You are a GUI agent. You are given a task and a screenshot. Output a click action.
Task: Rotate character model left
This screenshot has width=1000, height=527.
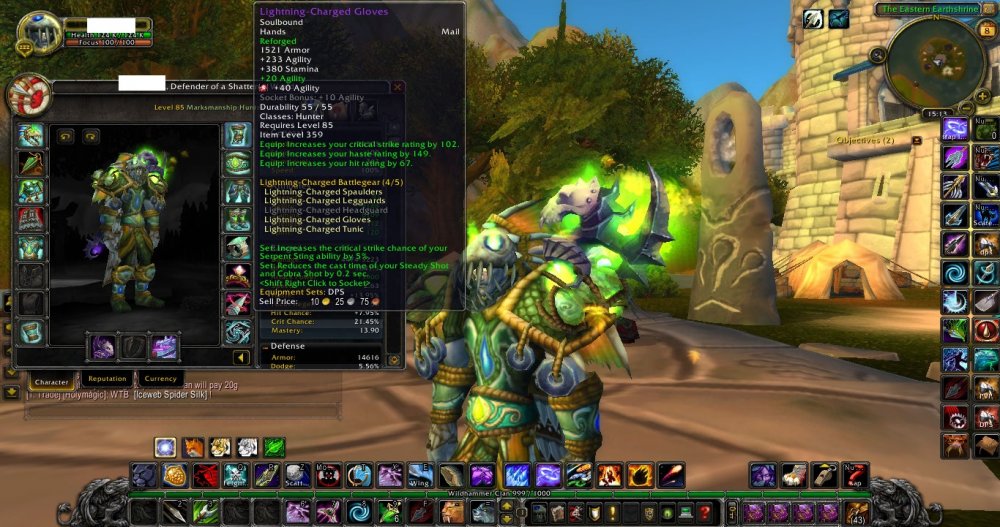66,137
